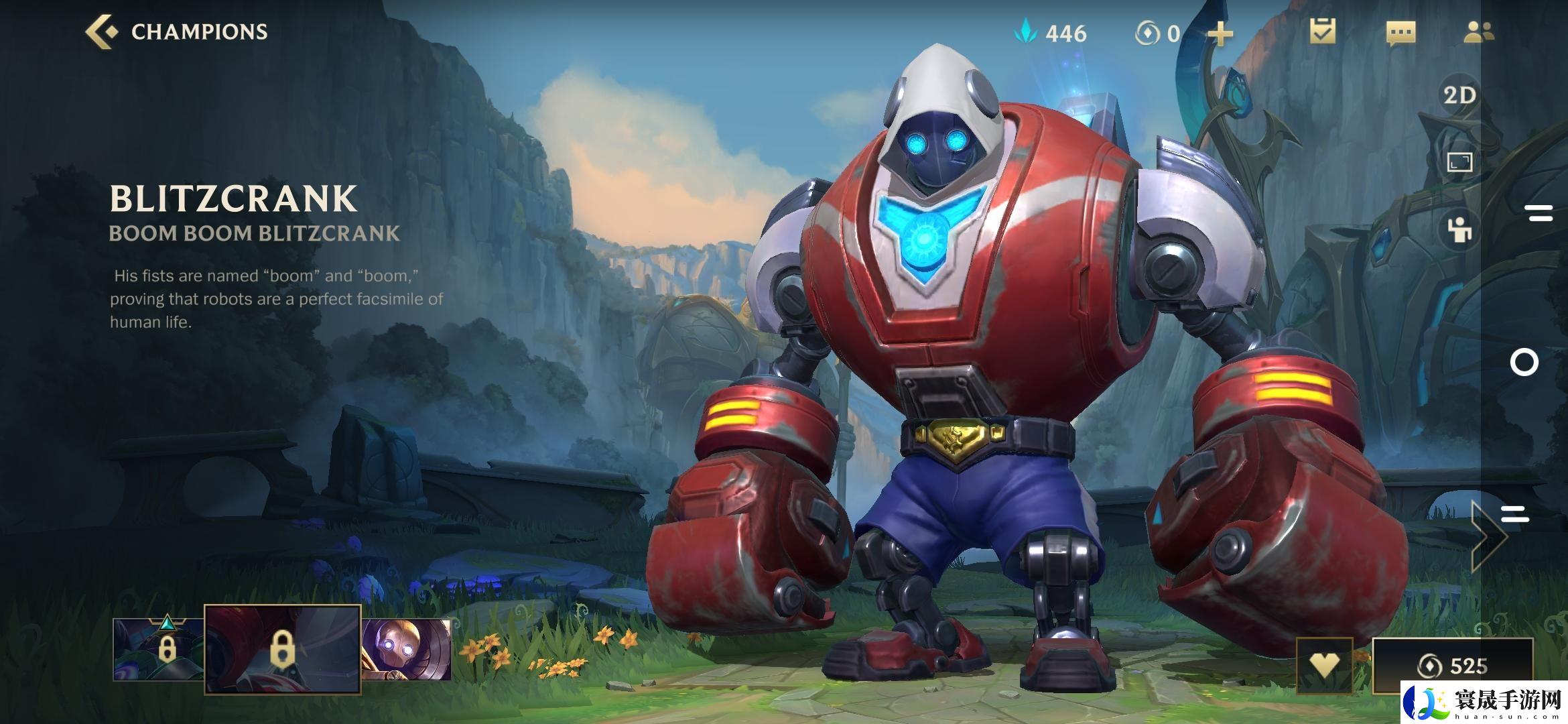The image size is (1568, 724).
Task: Show the champion pose/animation icon
Action: click(x=1459, y=230)
